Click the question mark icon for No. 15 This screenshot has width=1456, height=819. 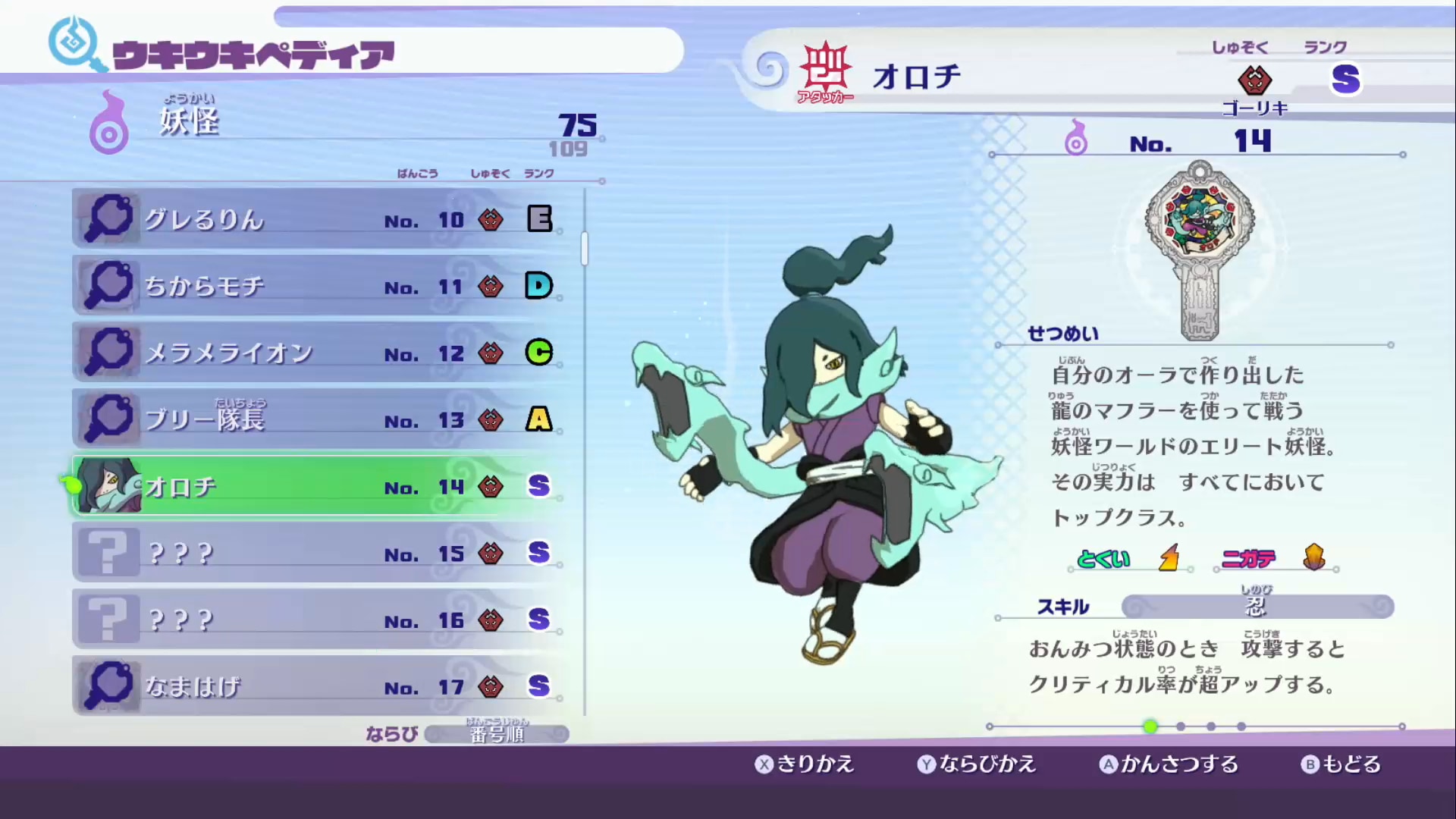pyautogui.click(x=108, y=551)
